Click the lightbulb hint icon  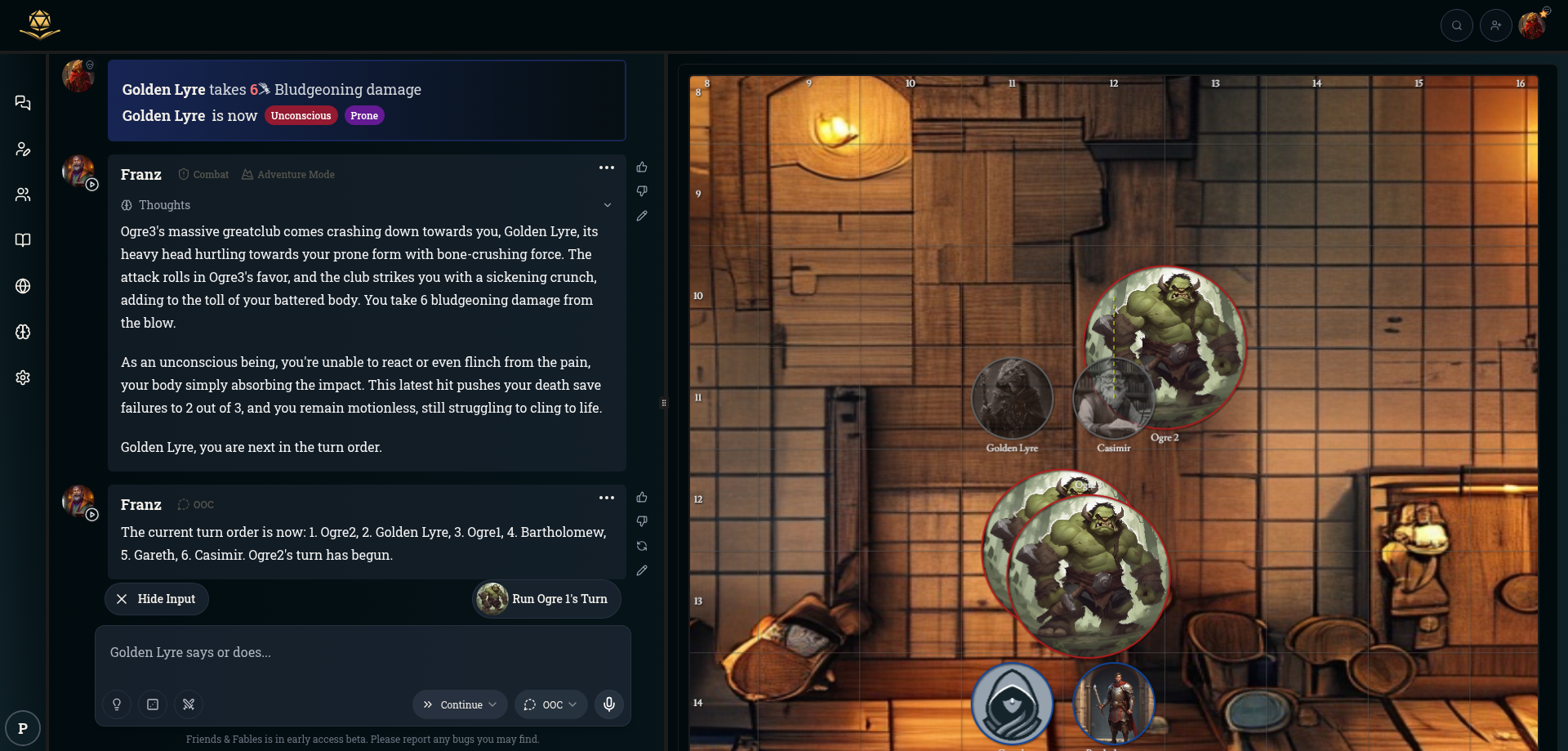pos(117,704)
